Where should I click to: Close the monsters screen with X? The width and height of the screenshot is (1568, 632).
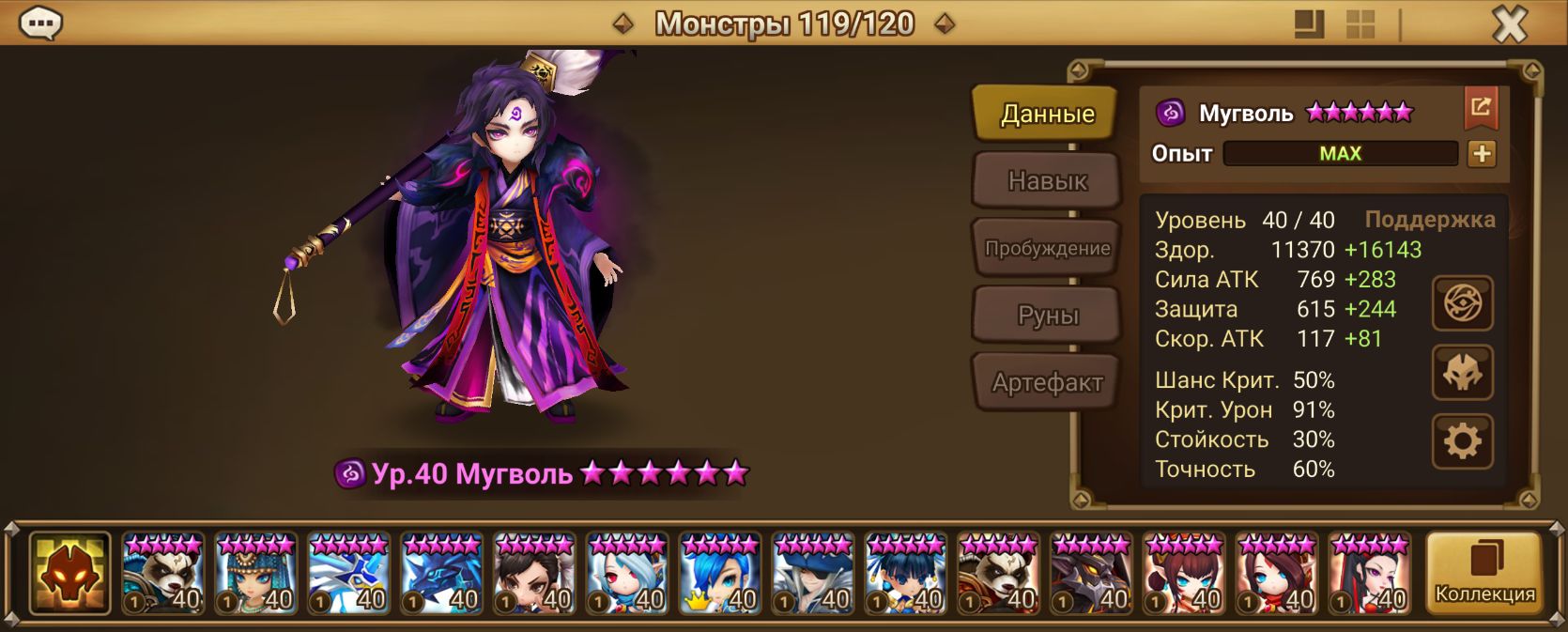click(1510, 23)
